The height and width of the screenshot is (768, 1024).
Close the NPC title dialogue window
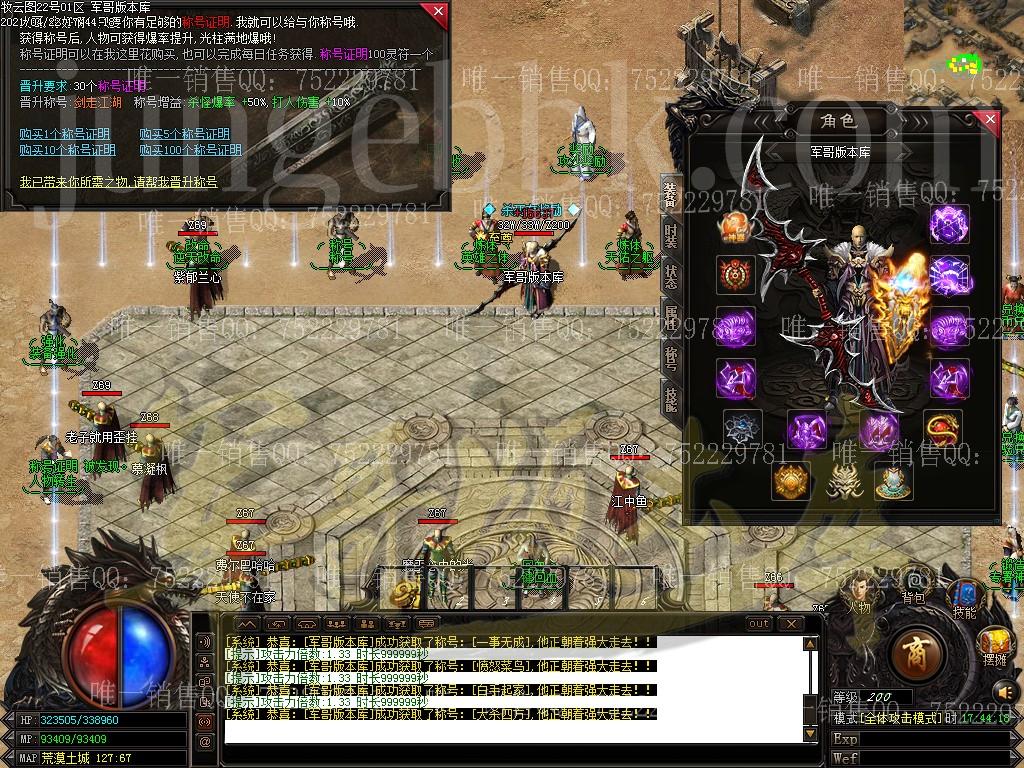pyautogui.click(x=437, y=12)
